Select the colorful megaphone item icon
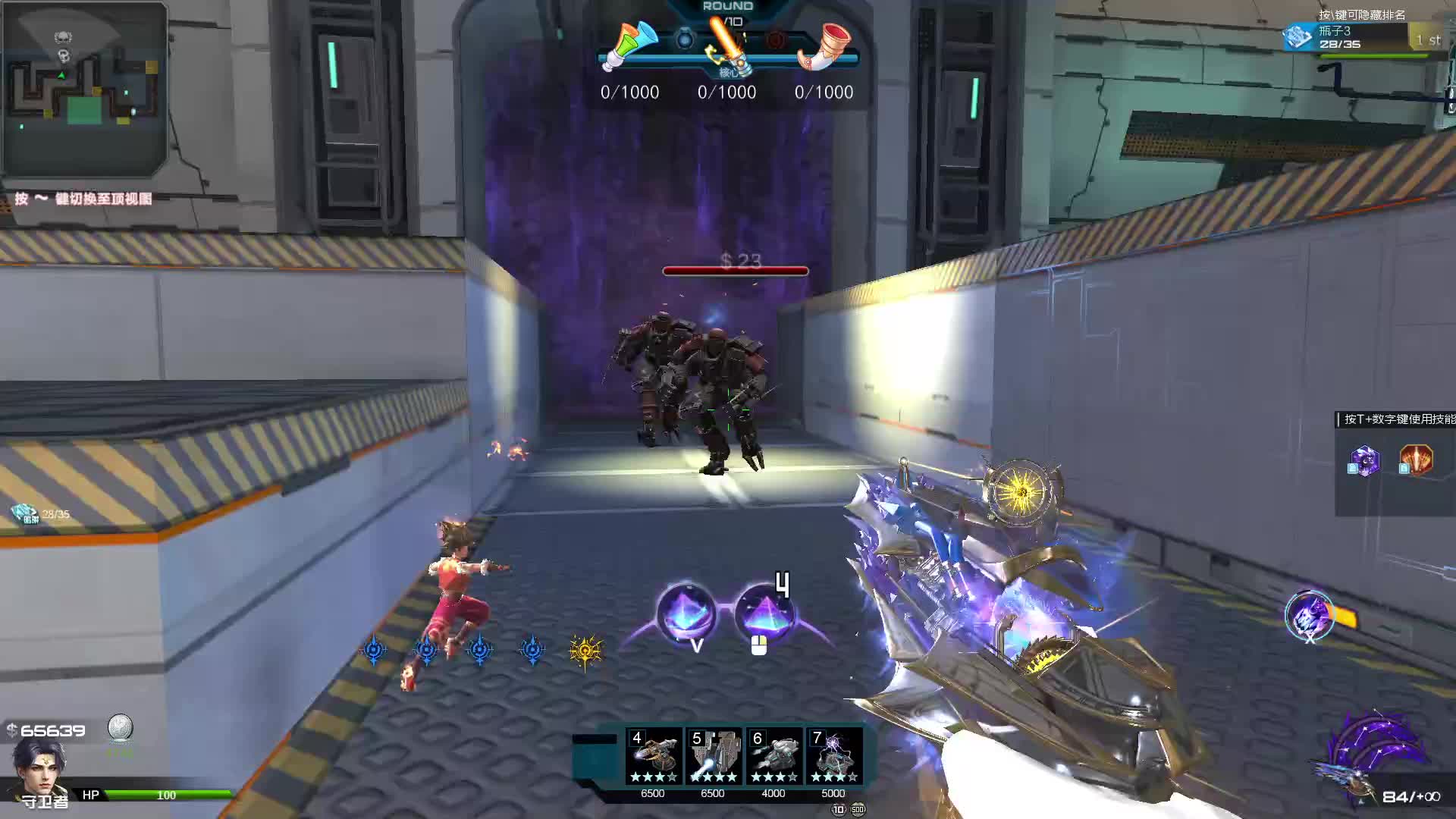 pyautogui.click(x=629, y=45)
